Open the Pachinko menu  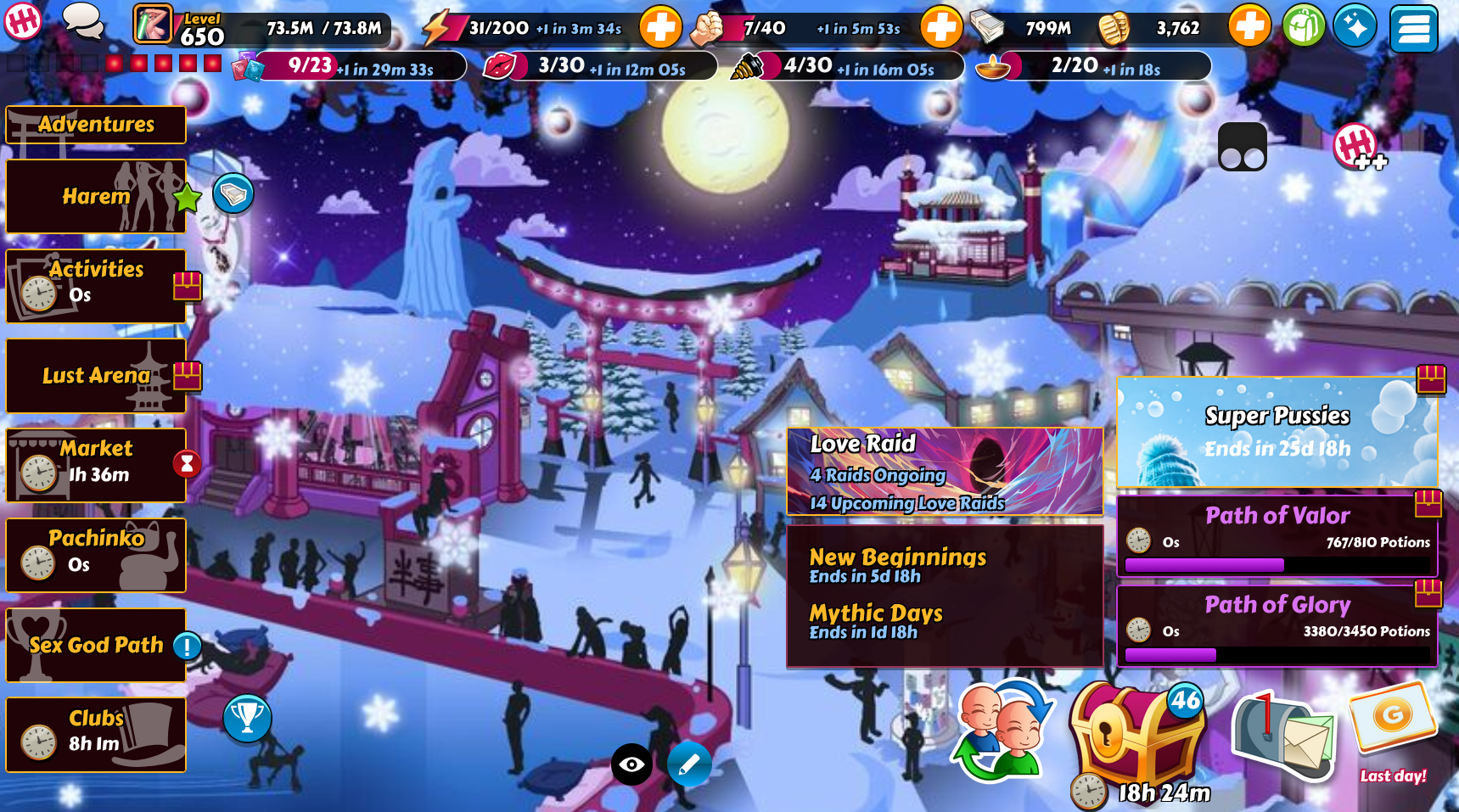[x=96, y=554]
